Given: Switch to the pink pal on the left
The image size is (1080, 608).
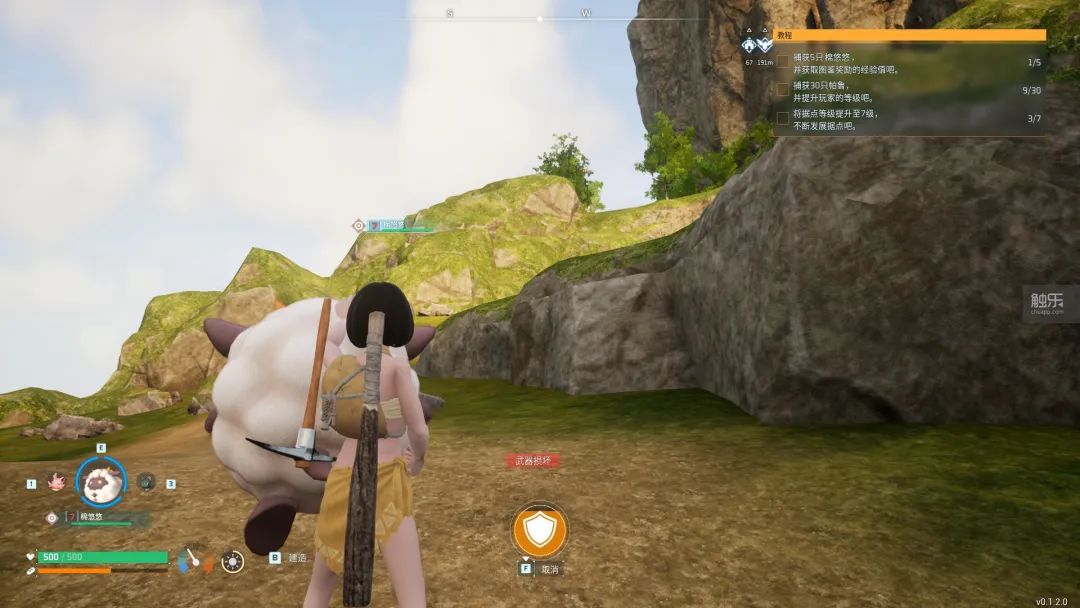Looking at the screenshot, I should click(x=56, y=482).
